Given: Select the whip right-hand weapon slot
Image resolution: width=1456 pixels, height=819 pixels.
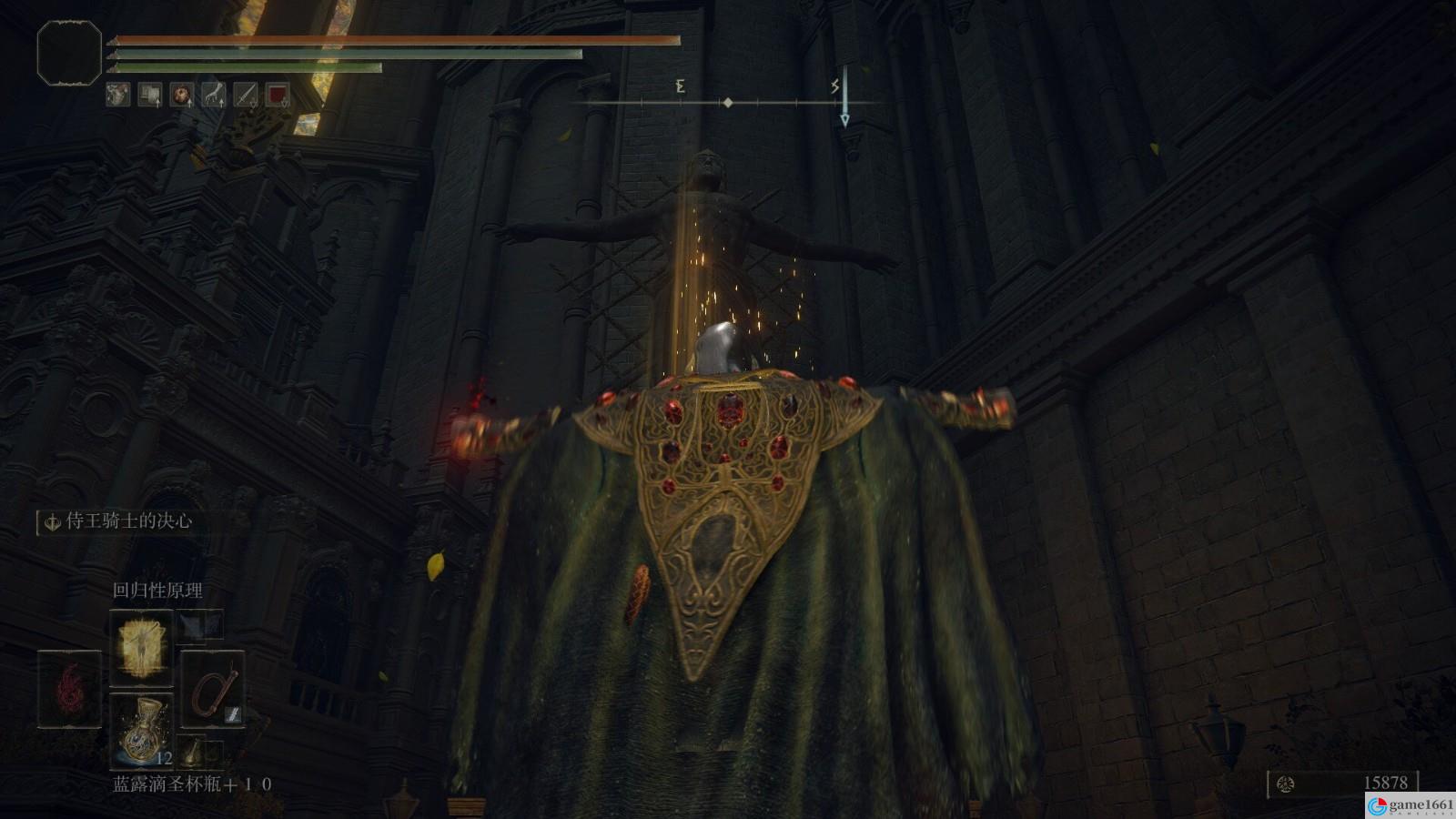Looking at the screenshot, I should 212,689.
